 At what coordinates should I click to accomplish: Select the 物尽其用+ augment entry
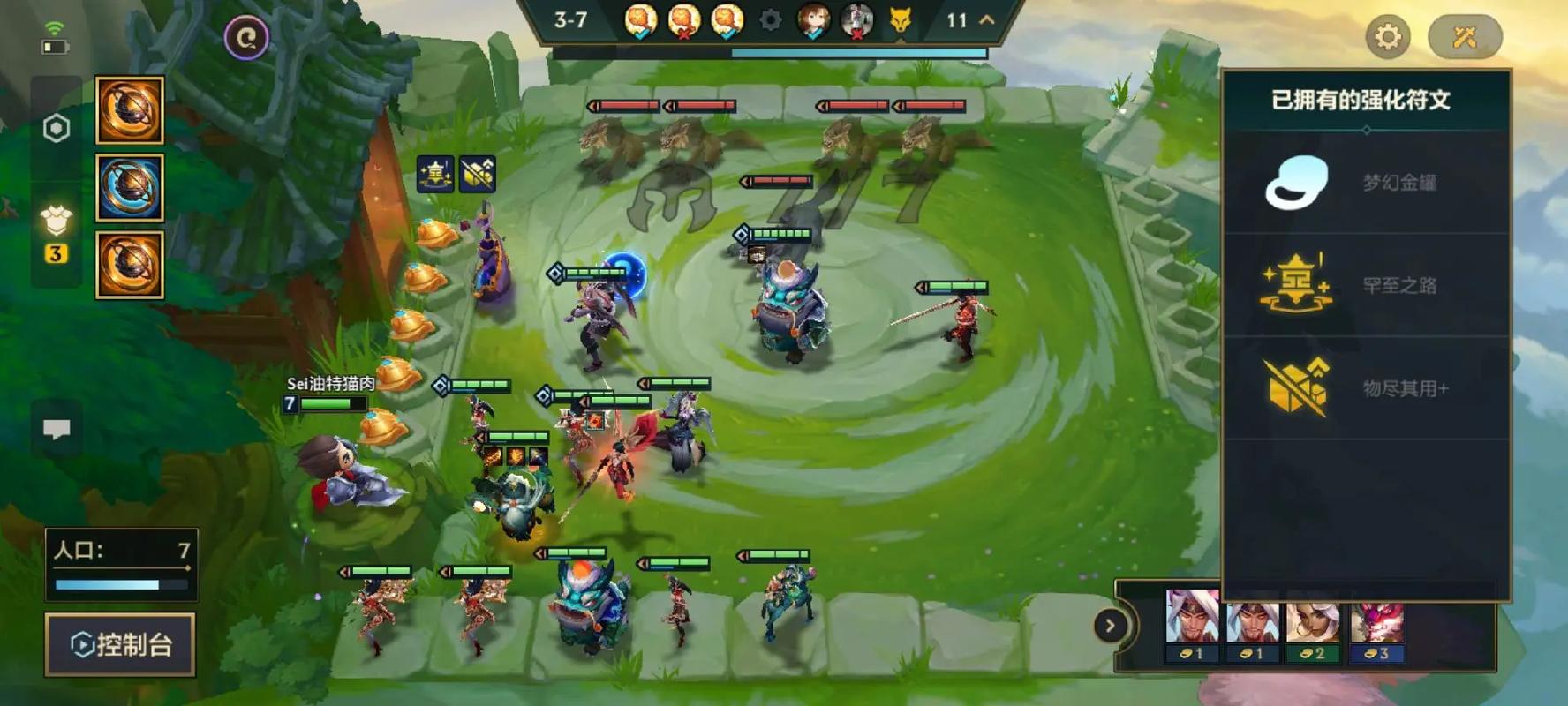pyautogui.click(x=1365, y=388)
